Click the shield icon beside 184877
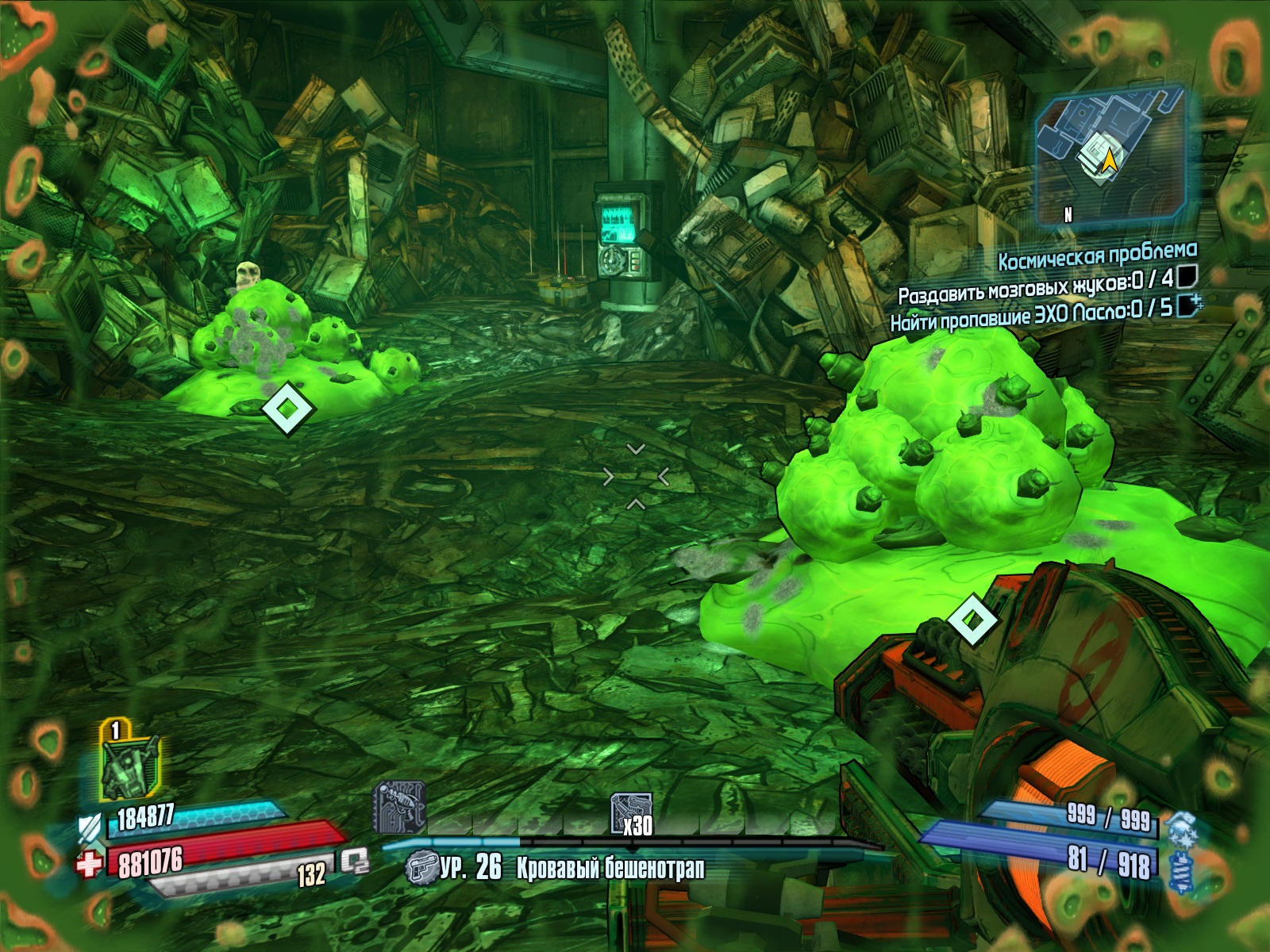 (89, 827)
